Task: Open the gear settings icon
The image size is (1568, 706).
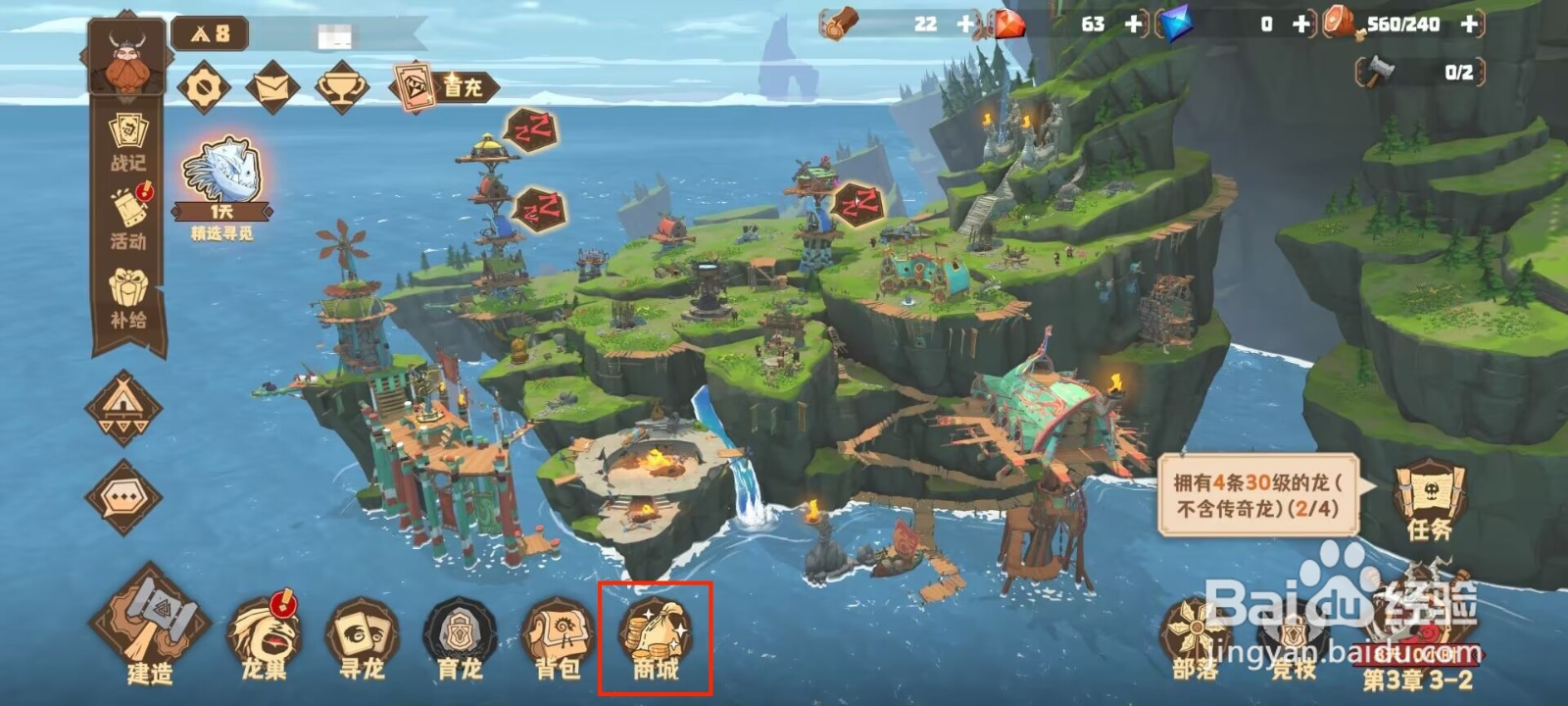Action: pyautogui.click(x=204, y=88)
